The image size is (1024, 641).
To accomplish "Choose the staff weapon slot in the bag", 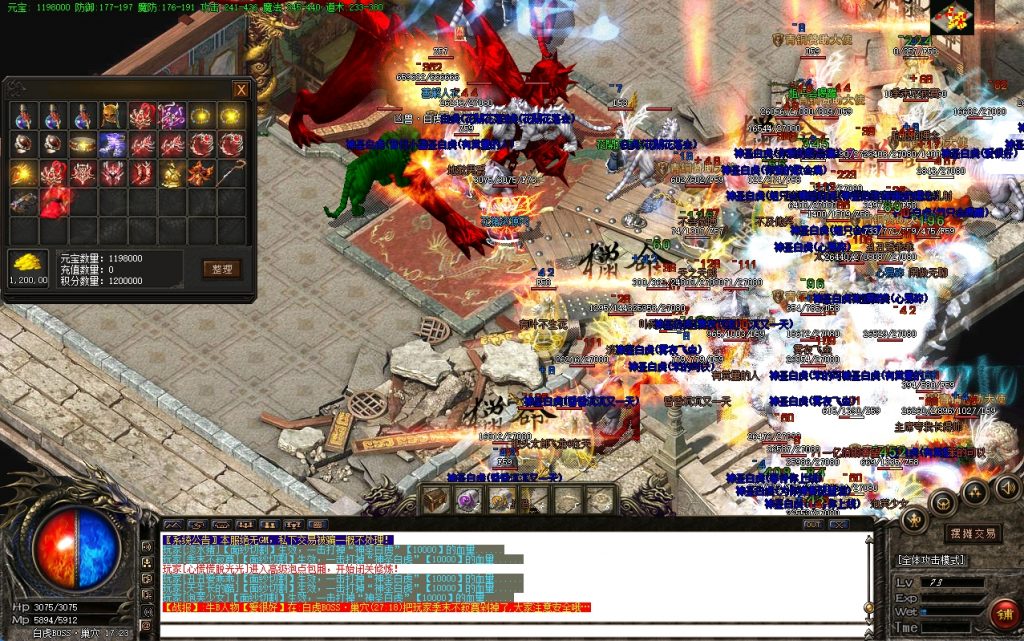I will tap(231, 174).
